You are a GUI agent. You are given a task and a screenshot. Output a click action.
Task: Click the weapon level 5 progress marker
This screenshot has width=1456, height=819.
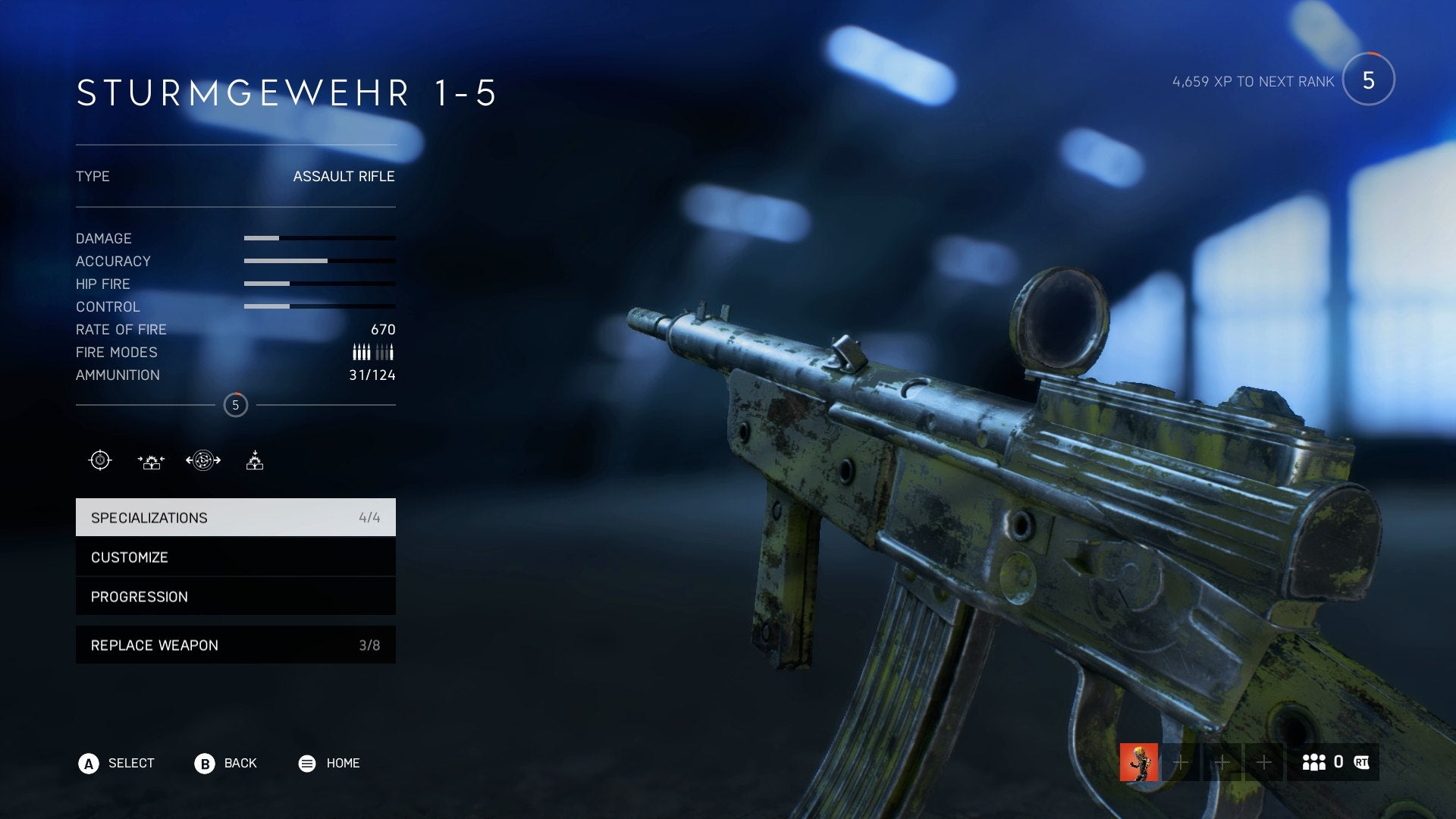235,404
